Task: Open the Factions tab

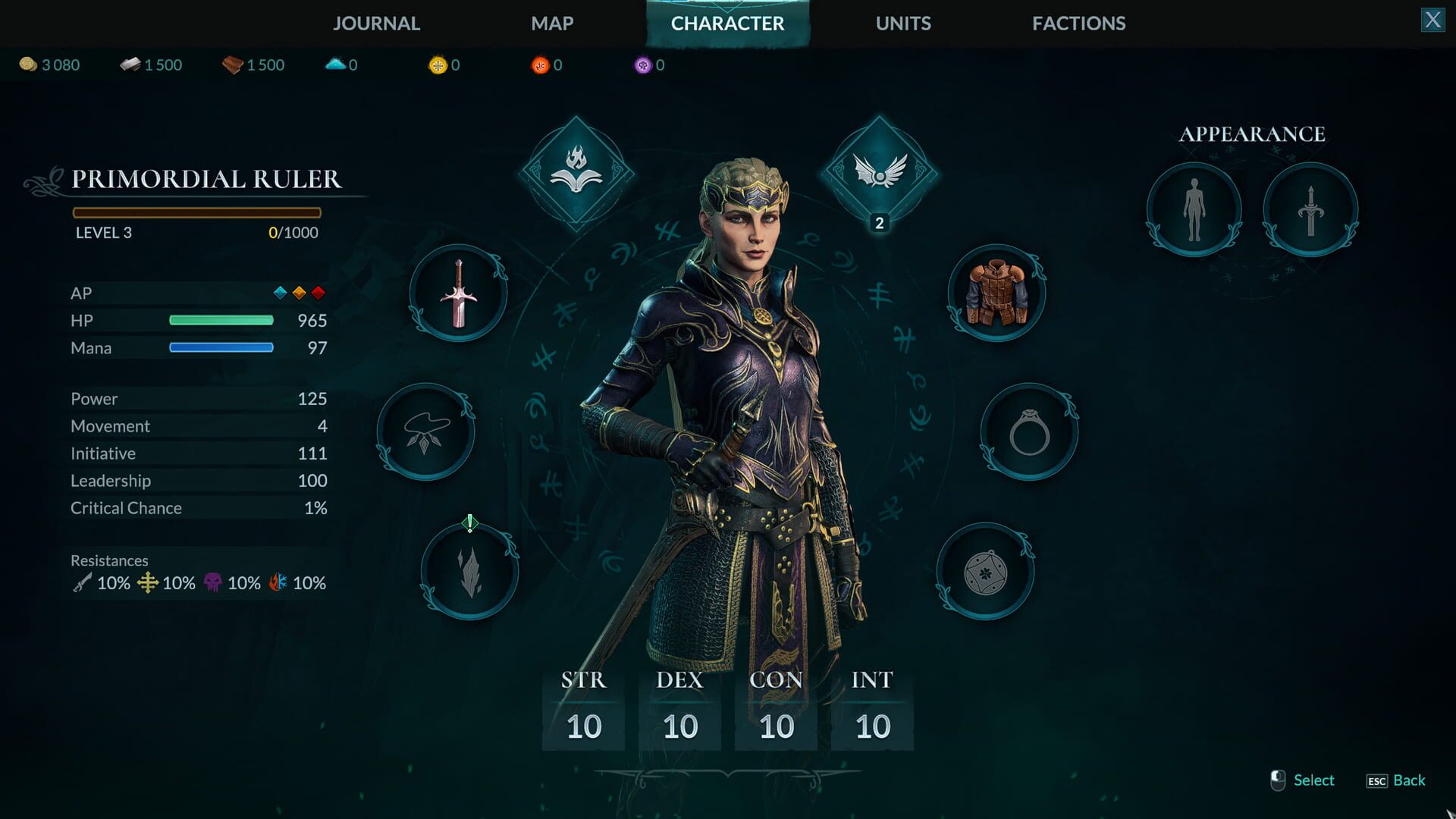Action: 1078,24
